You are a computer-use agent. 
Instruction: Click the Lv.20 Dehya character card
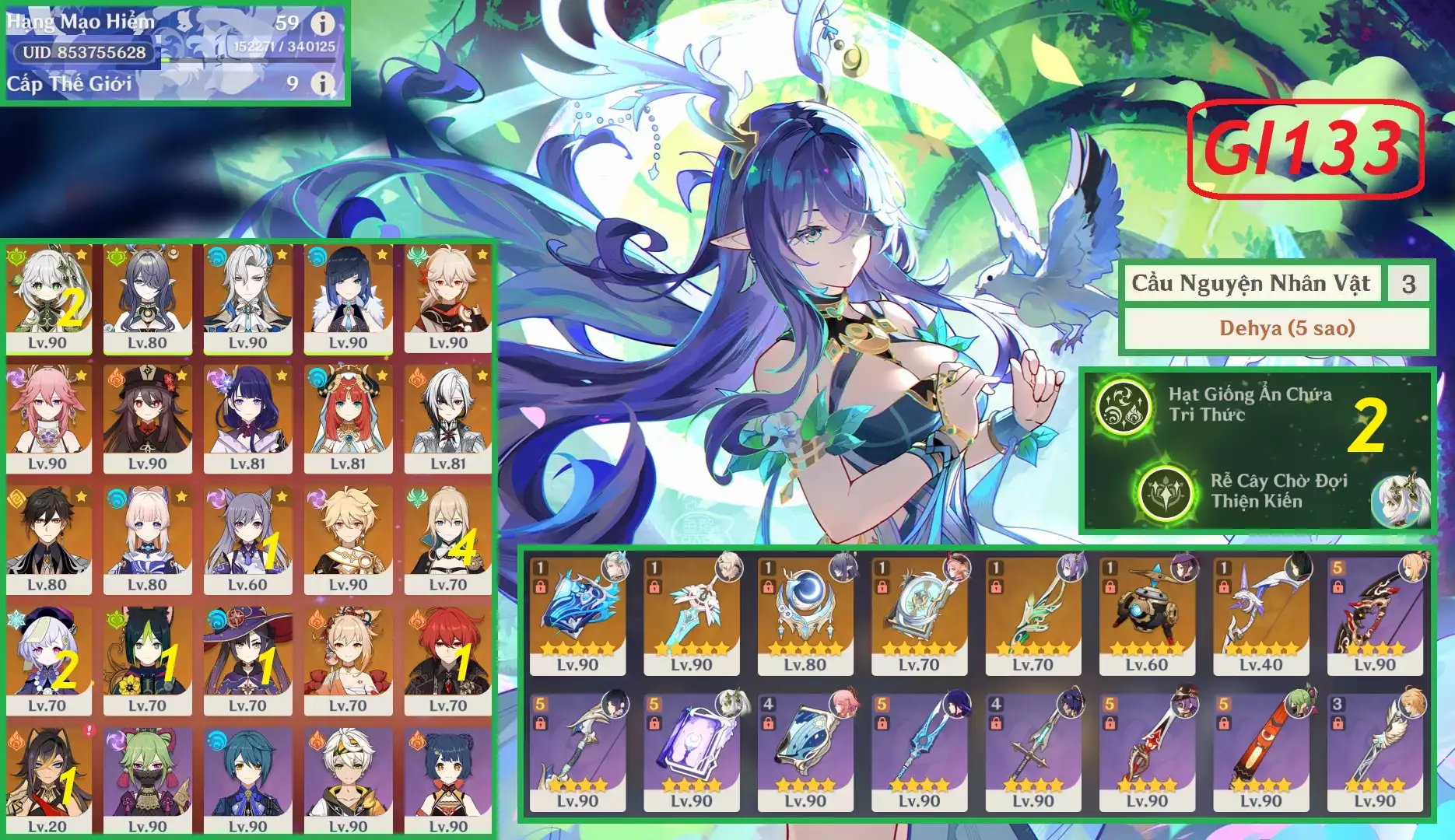[47, 782]
